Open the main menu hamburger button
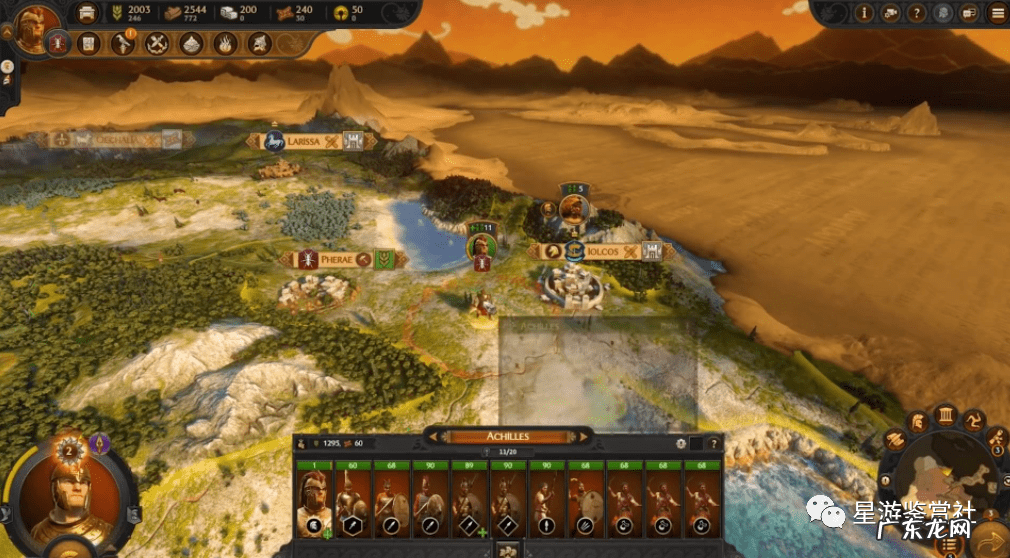1010x558 pixels. 997,13
